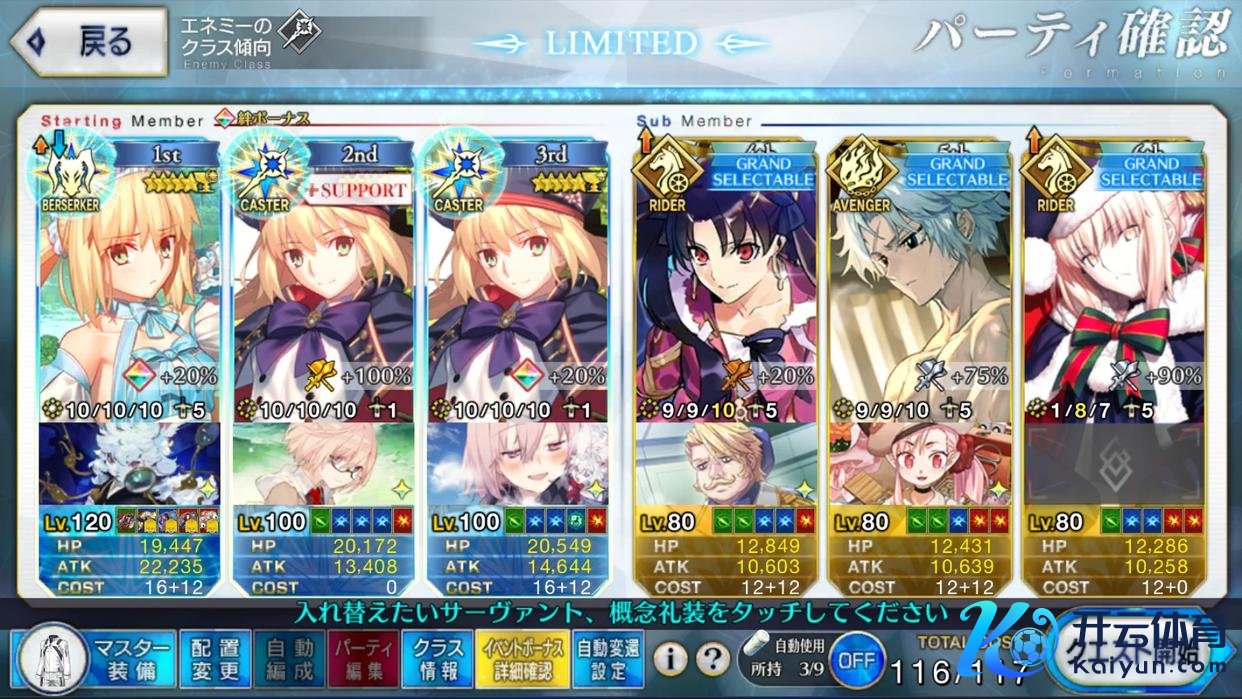Open the クラス情報 class info panel
This screenshot has width=1242, height=699.
coord(438,657)
